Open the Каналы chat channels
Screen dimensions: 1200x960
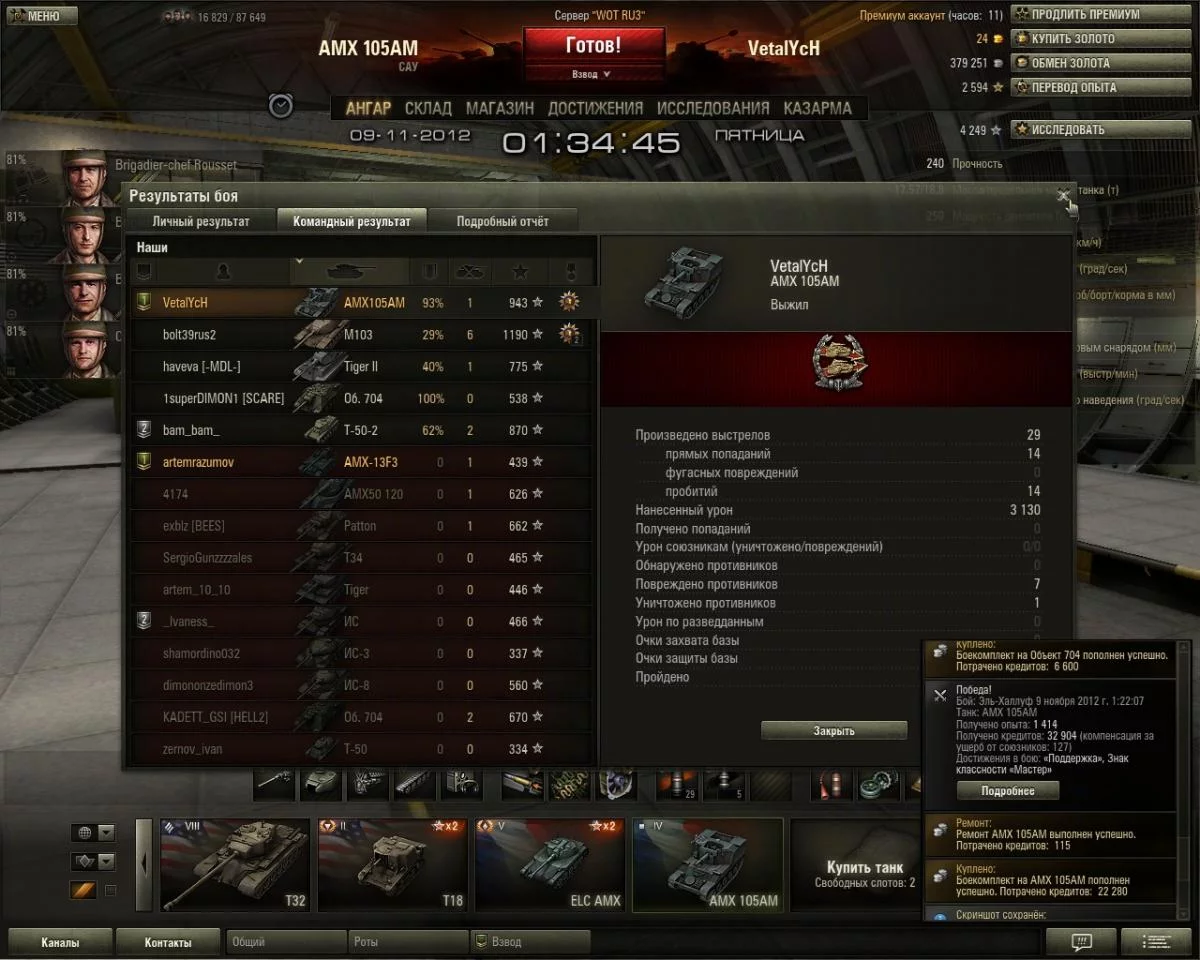[x=60, y=942]
